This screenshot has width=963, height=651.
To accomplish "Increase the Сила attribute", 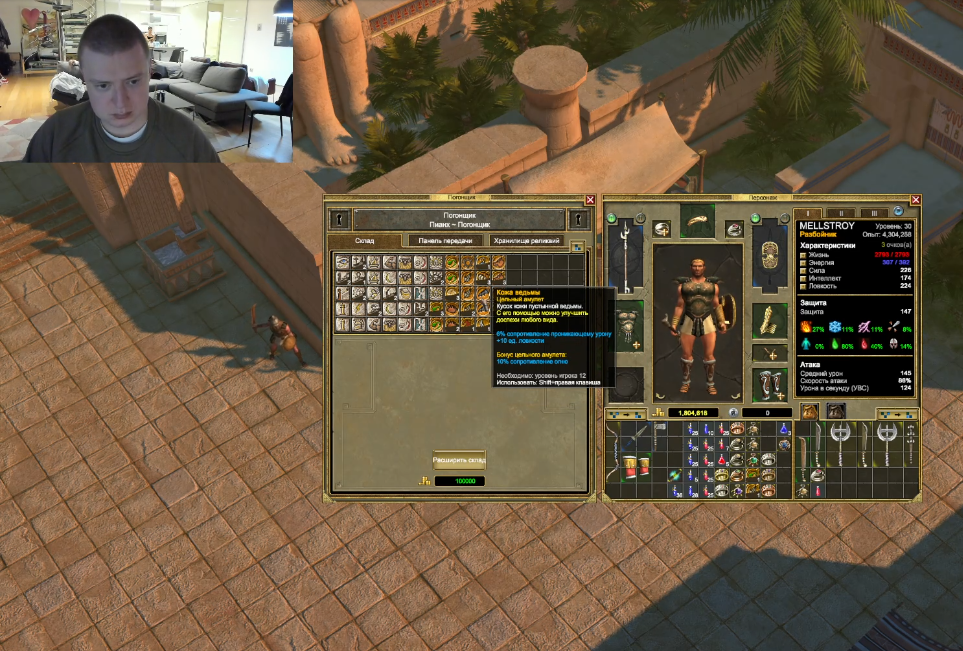I will click(x=802, y=269).
